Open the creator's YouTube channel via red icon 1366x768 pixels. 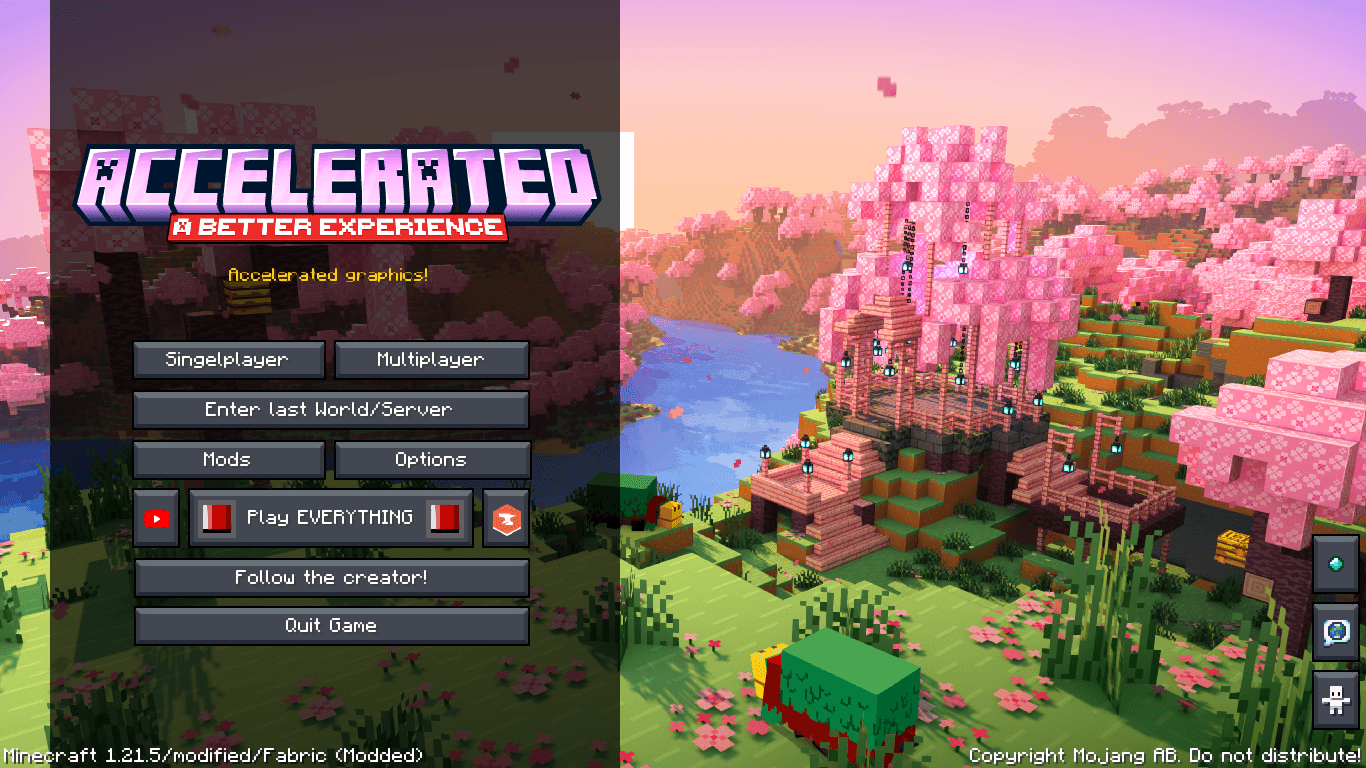tap(156, 517)
